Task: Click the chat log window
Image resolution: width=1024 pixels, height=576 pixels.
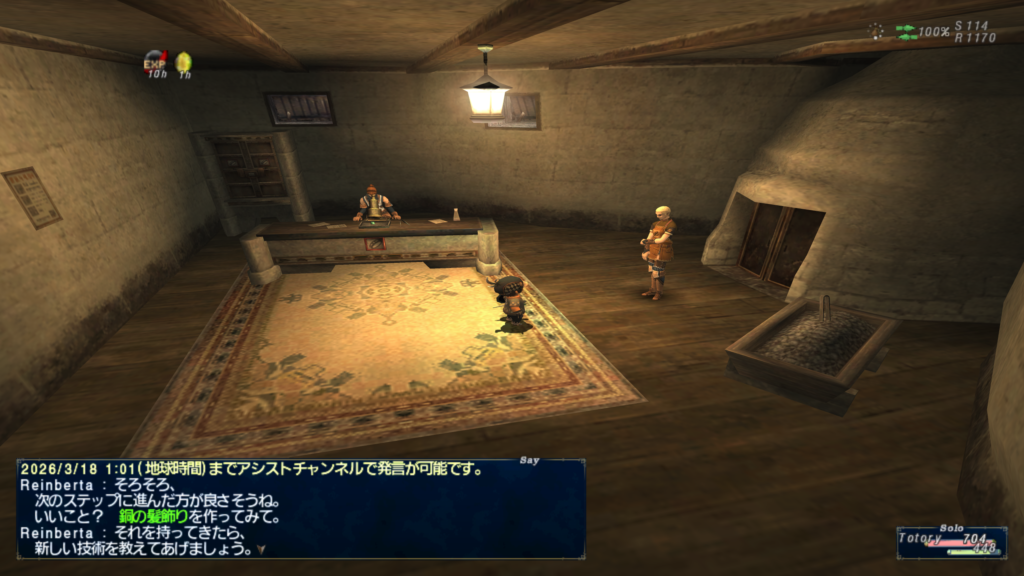Action: (x=300, y=508)
